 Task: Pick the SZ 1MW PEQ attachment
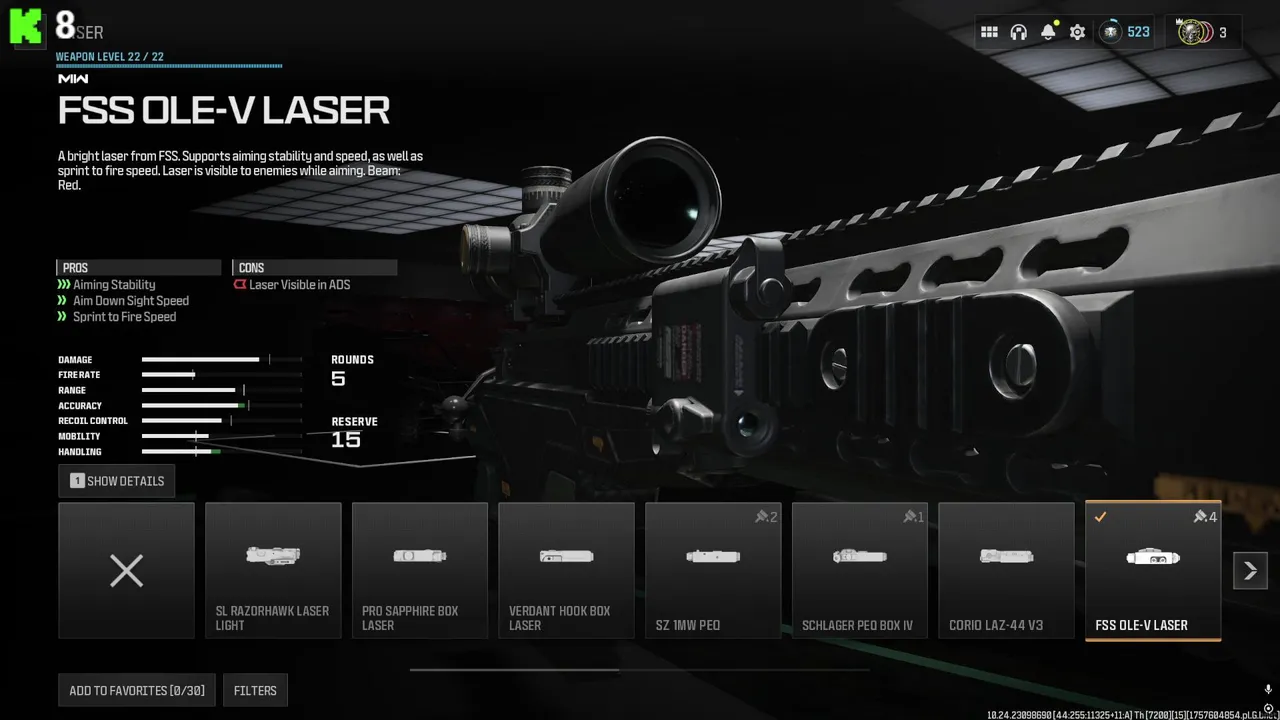(x=713, y=570)
